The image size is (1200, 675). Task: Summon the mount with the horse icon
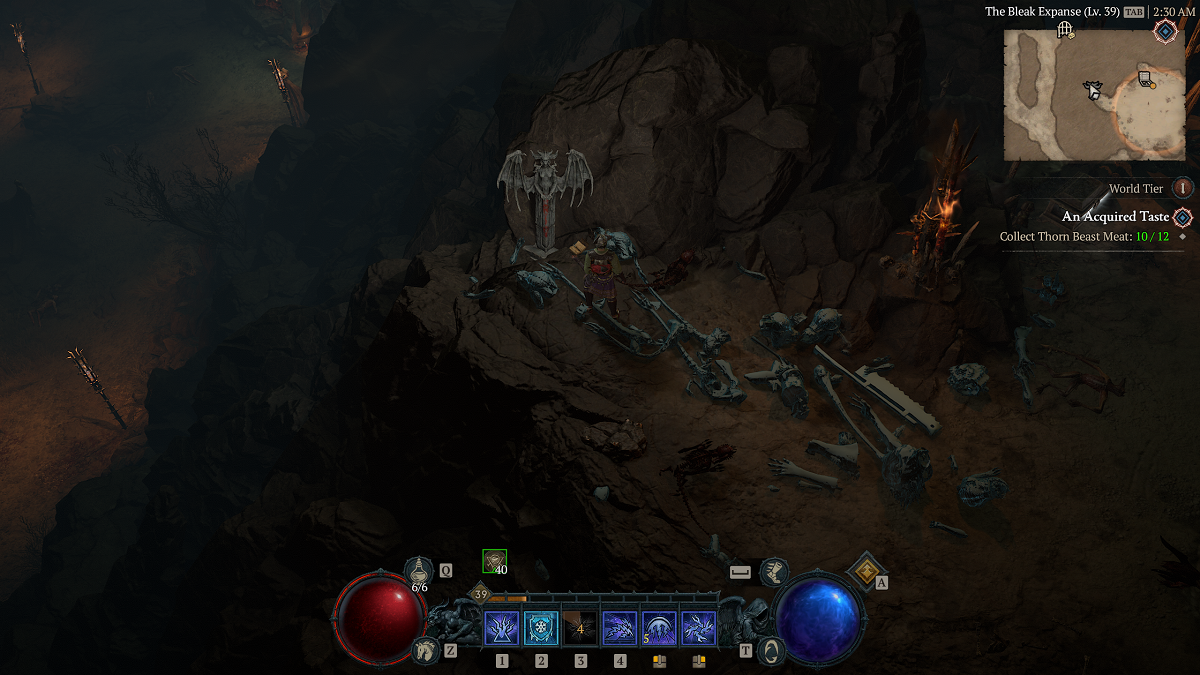pyautogui.click(x=426, y=650)
